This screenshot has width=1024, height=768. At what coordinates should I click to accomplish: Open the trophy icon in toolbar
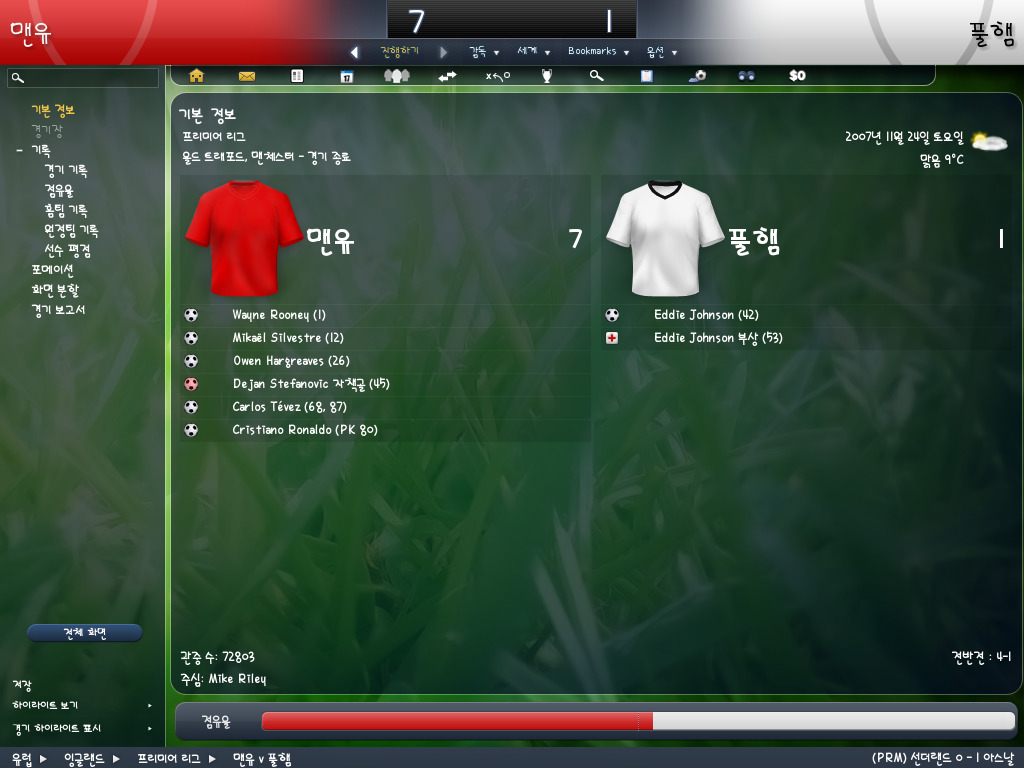coord(547,75)
